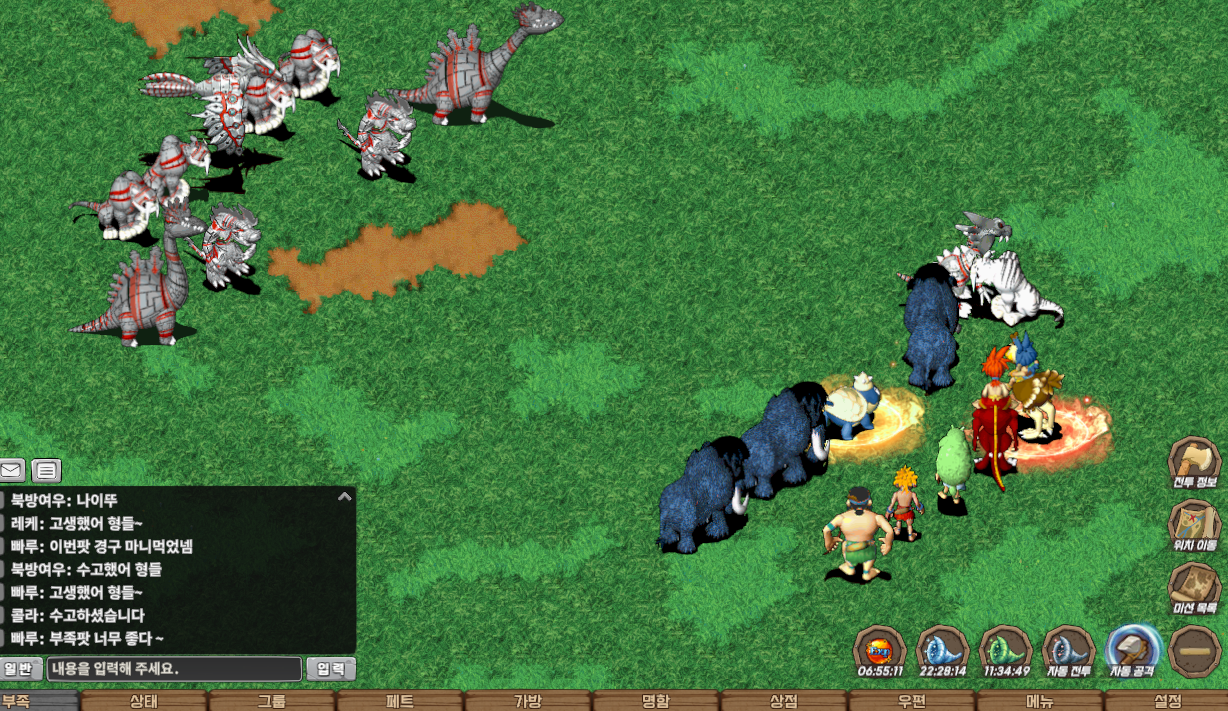The height and width of the screenshot is (711, 1228).
Task: Open the 명함 name card menu
Action: tap(655, 701)
